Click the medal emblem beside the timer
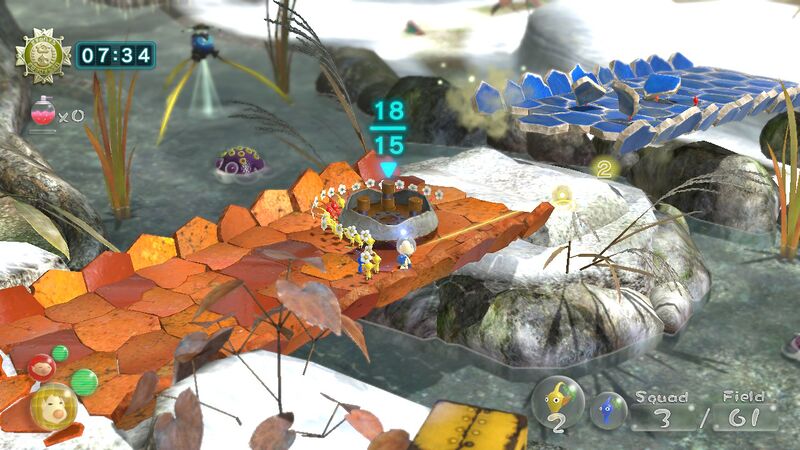 click(41, 55)
